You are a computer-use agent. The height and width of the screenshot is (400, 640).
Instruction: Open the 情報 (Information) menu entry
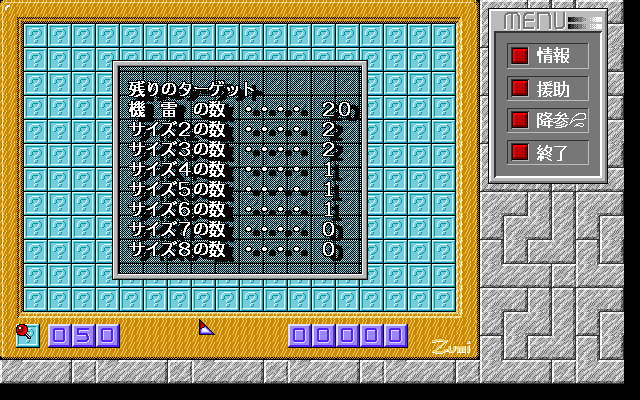(547, 55)
